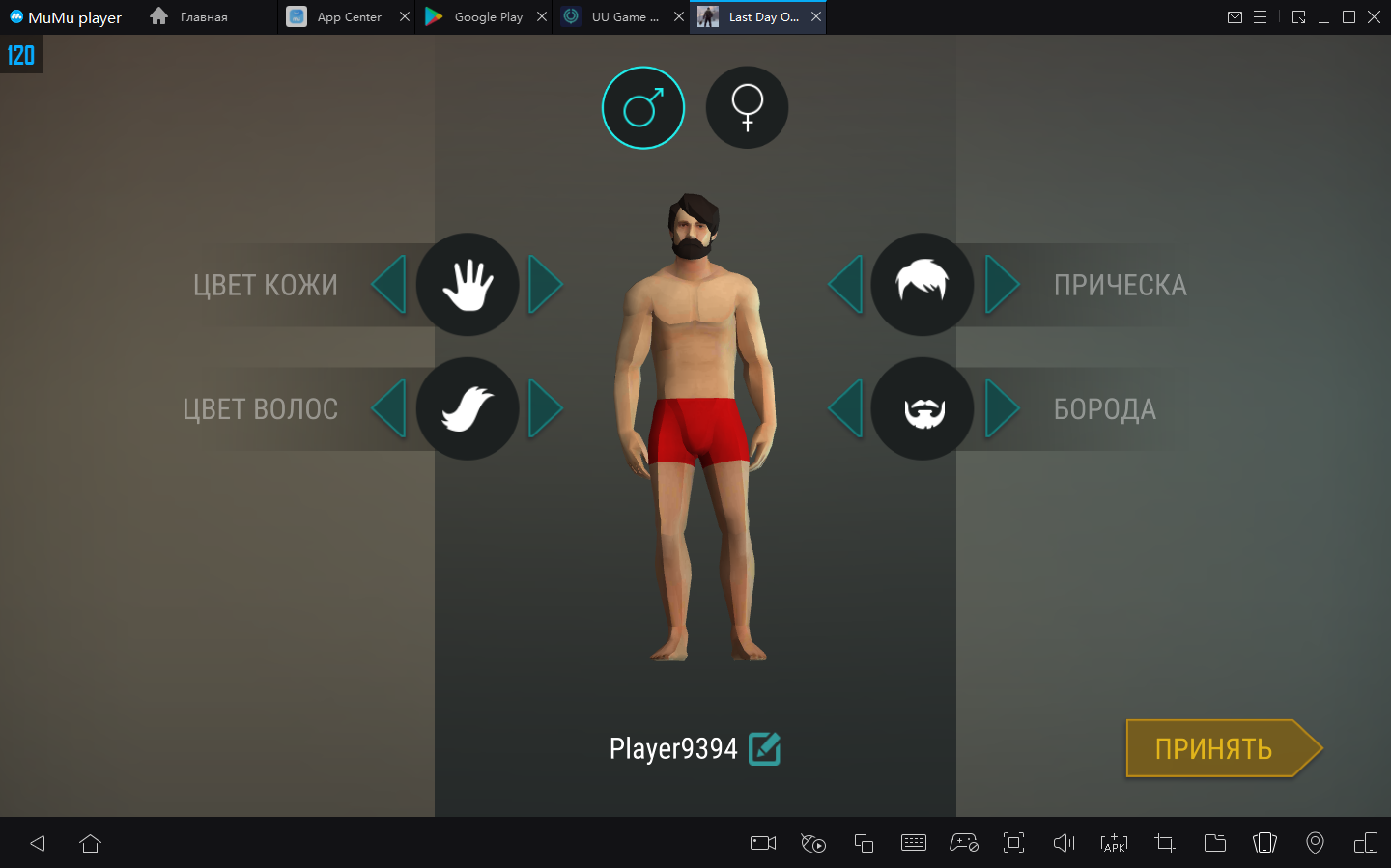Select the previous beard style
Image resolution: width=1391 pixels, height=868 pixels.
point(845,408)
